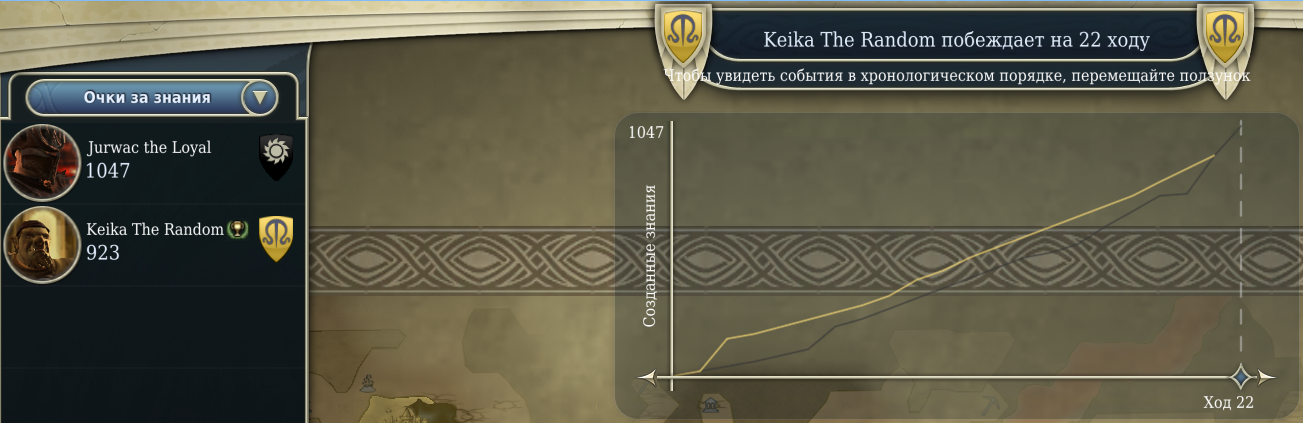Click the left arrow on the turn timeline
The image size is (1303, 423).
pos(648,377)
